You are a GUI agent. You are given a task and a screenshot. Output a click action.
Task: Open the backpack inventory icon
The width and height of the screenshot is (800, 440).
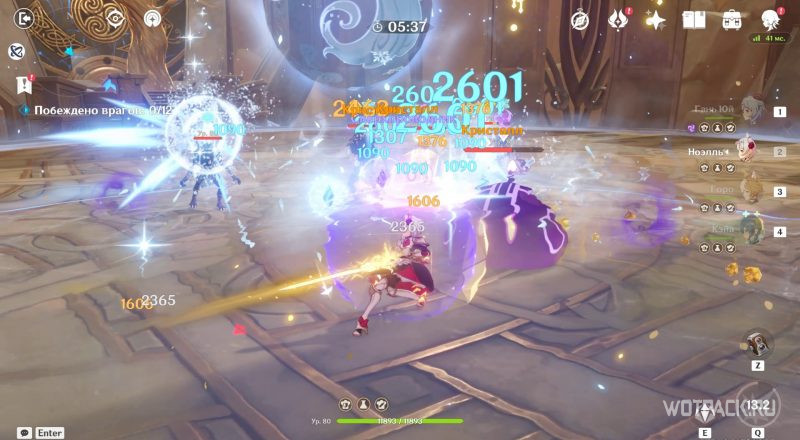(732, 20)
